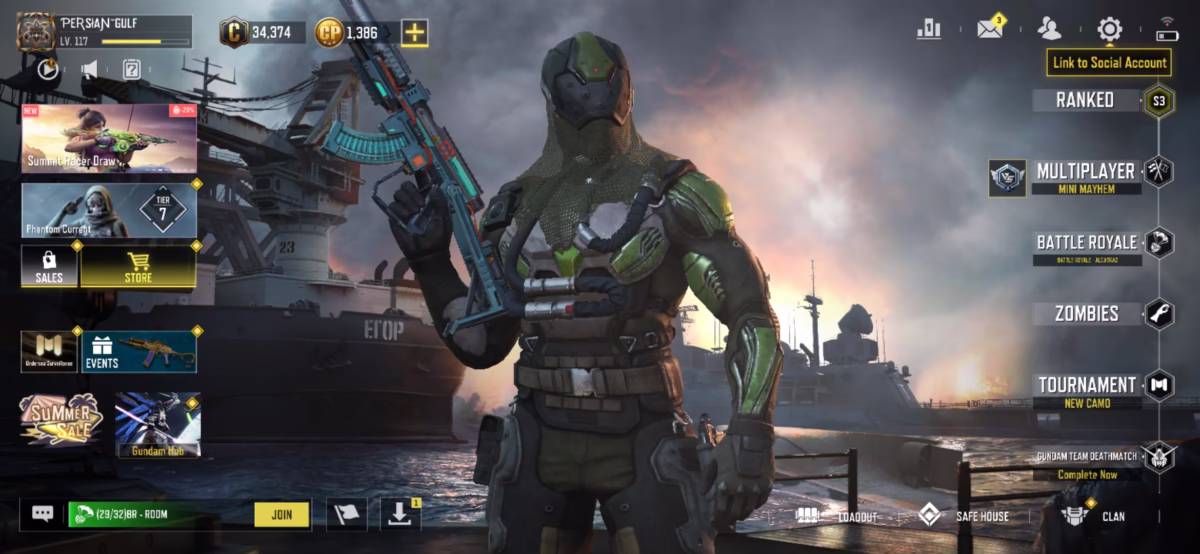The width and height of the screenshot is (1200, 554).
Task: Open the friends list icon
Action: [1049, 29]
